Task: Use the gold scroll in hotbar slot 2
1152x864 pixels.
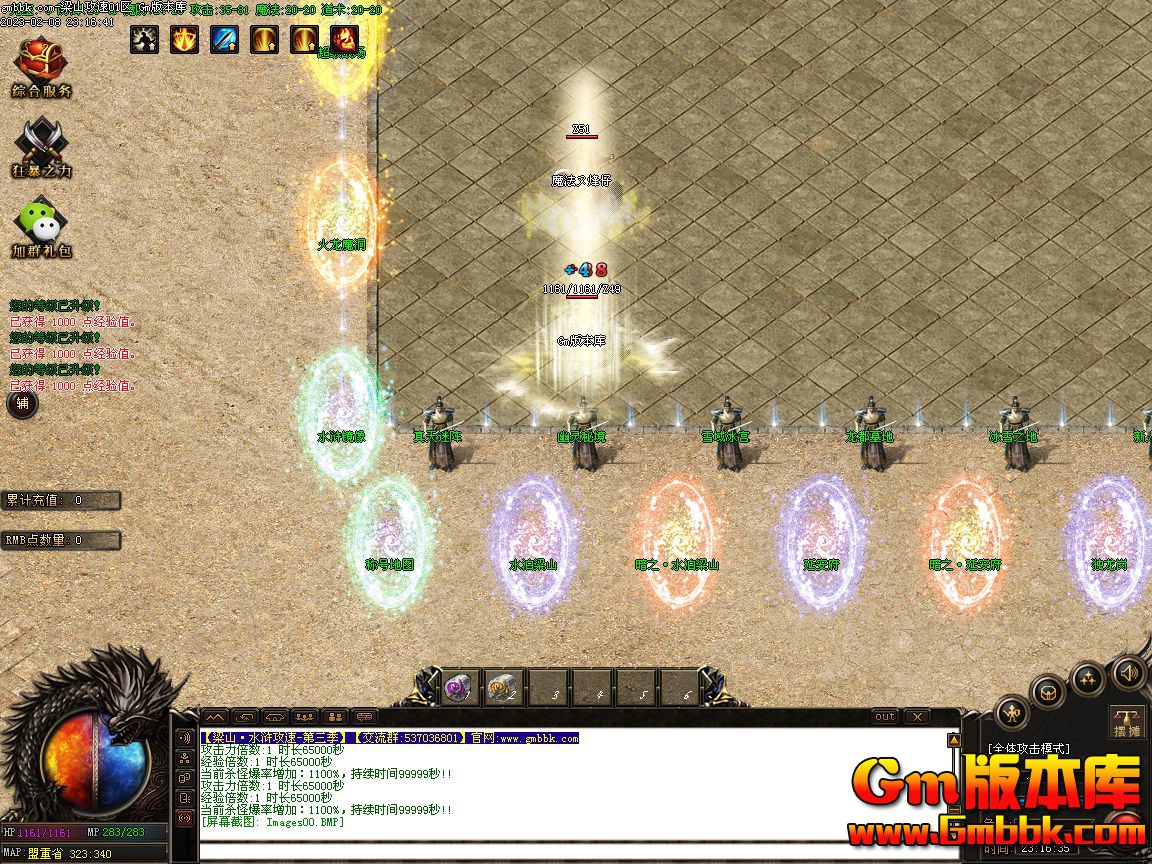Action: pos(502,688)
